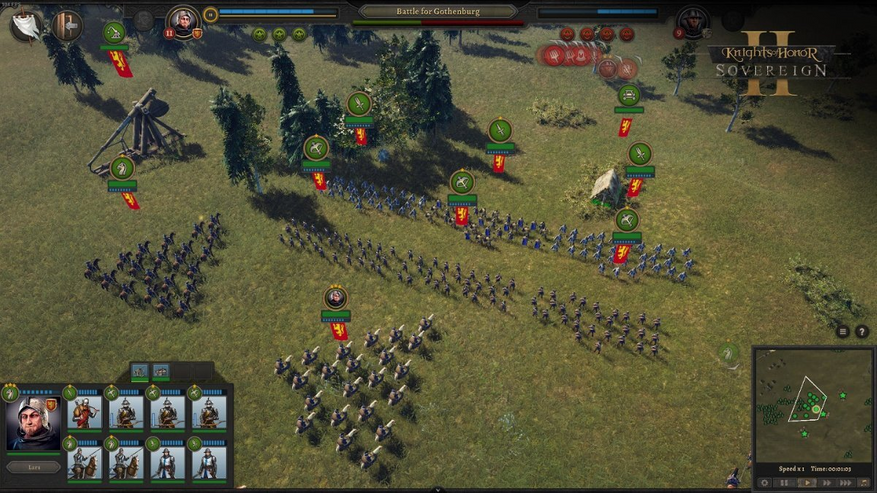Click the horse icon beside the minimap

coord(730,355)
